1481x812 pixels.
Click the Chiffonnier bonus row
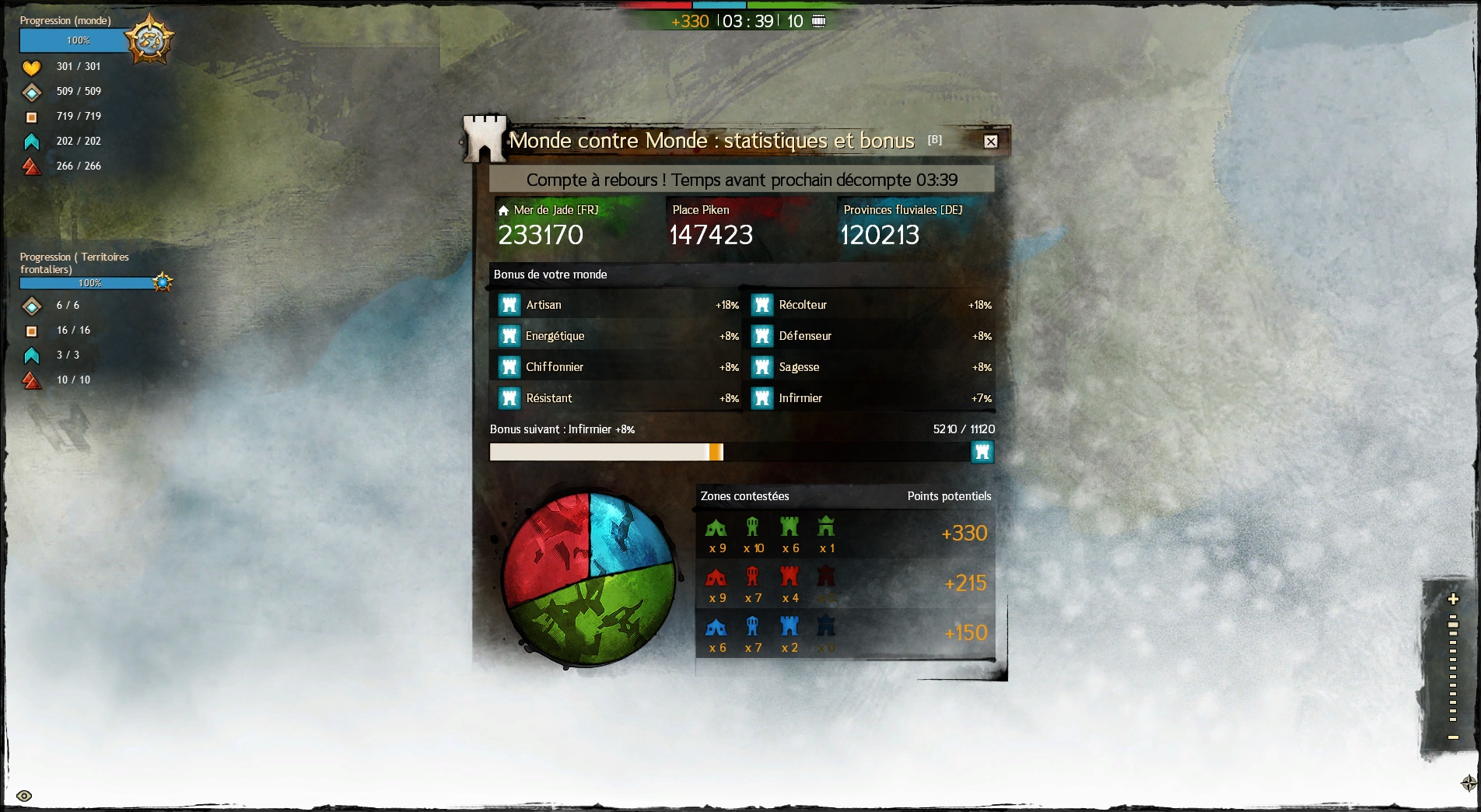614,367
